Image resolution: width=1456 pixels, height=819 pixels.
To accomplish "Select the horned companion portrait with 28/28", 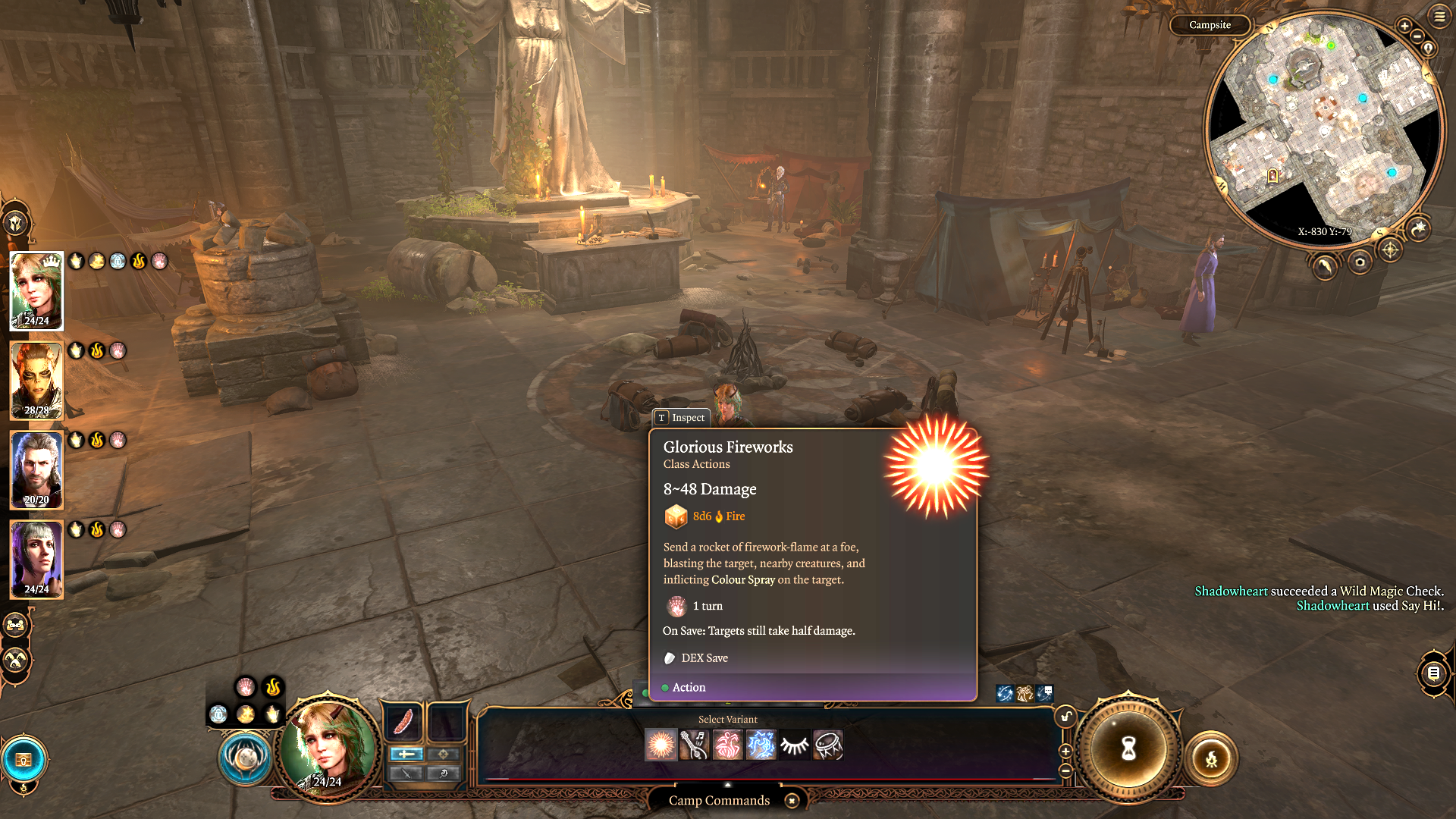I will (36, 381).
